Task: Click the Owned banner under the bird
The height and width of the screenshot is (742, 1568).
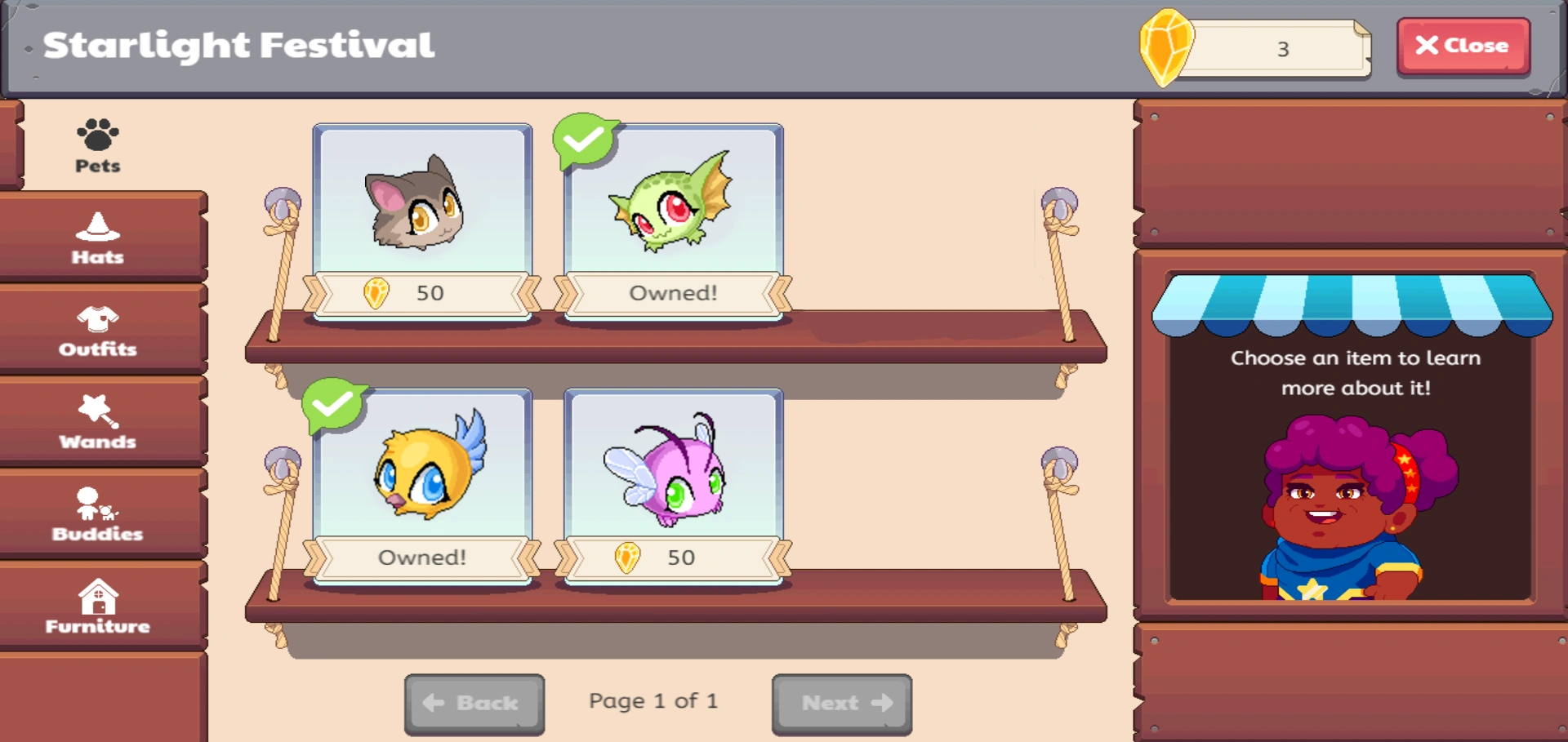Action: tap(422, 557)
